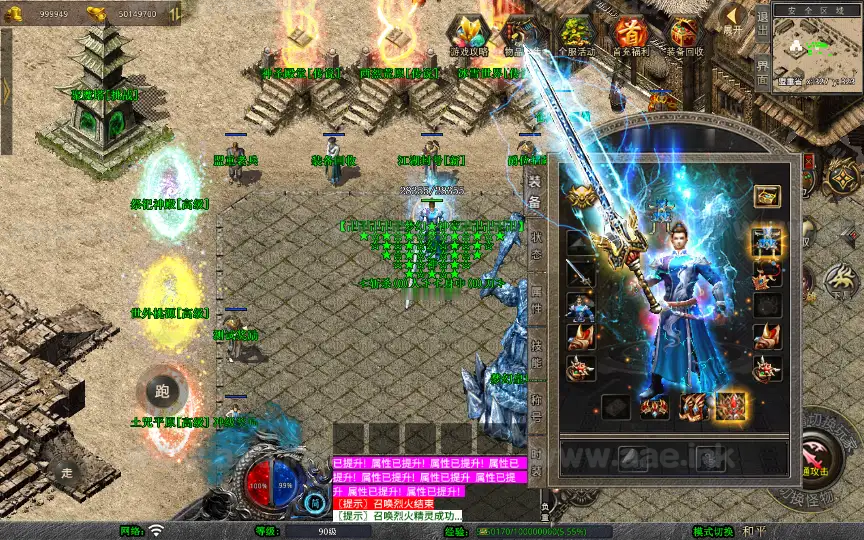Viewport: 864px width, 540px height.
Task: Open the 游戏攻略 game guide icon
Action: pyautogui.click(x=469, y=37)
